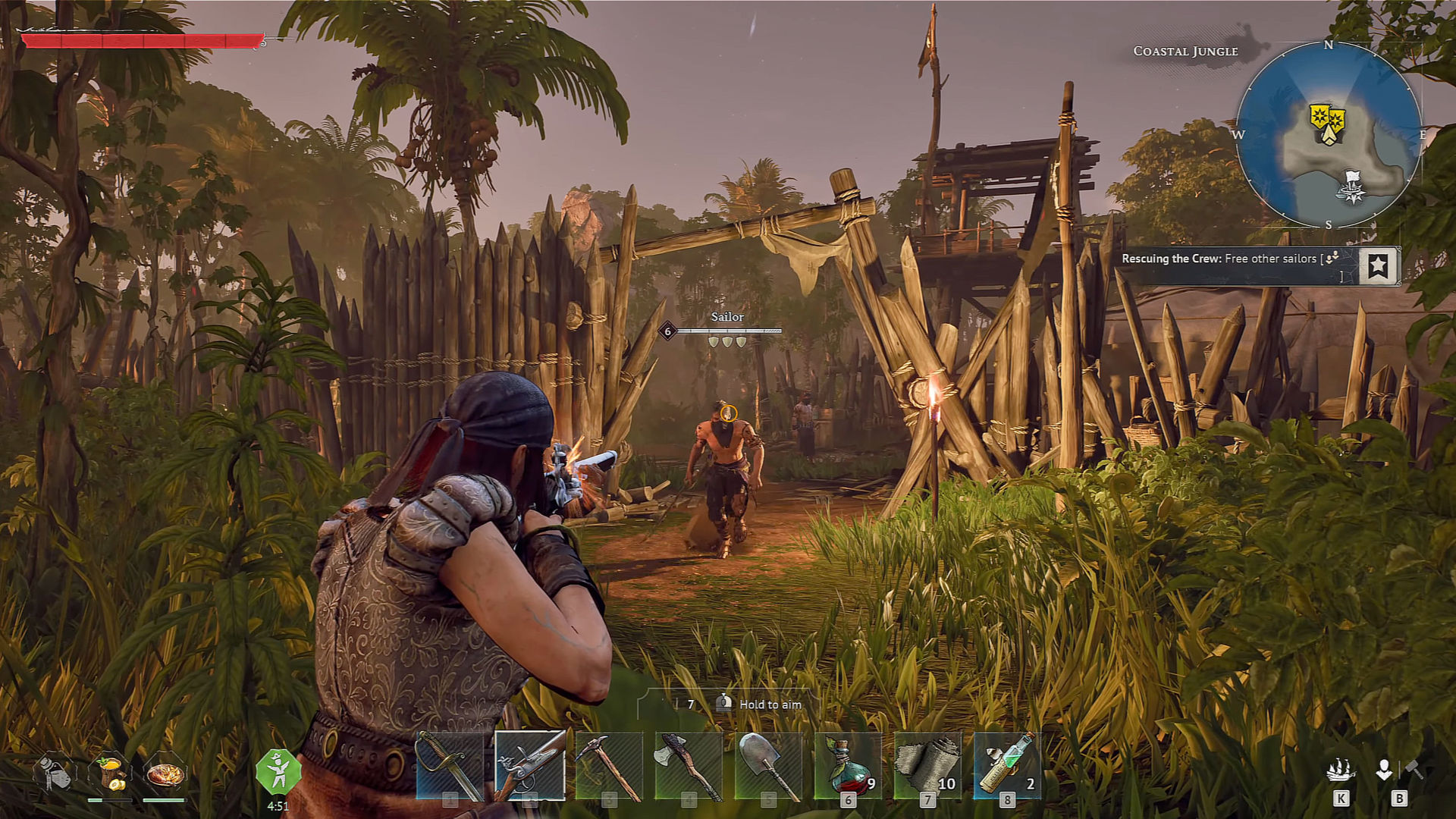Select the saber sword hotbar slot
The width and height of the screenshot is (1456, 819).
click(450, 766)
